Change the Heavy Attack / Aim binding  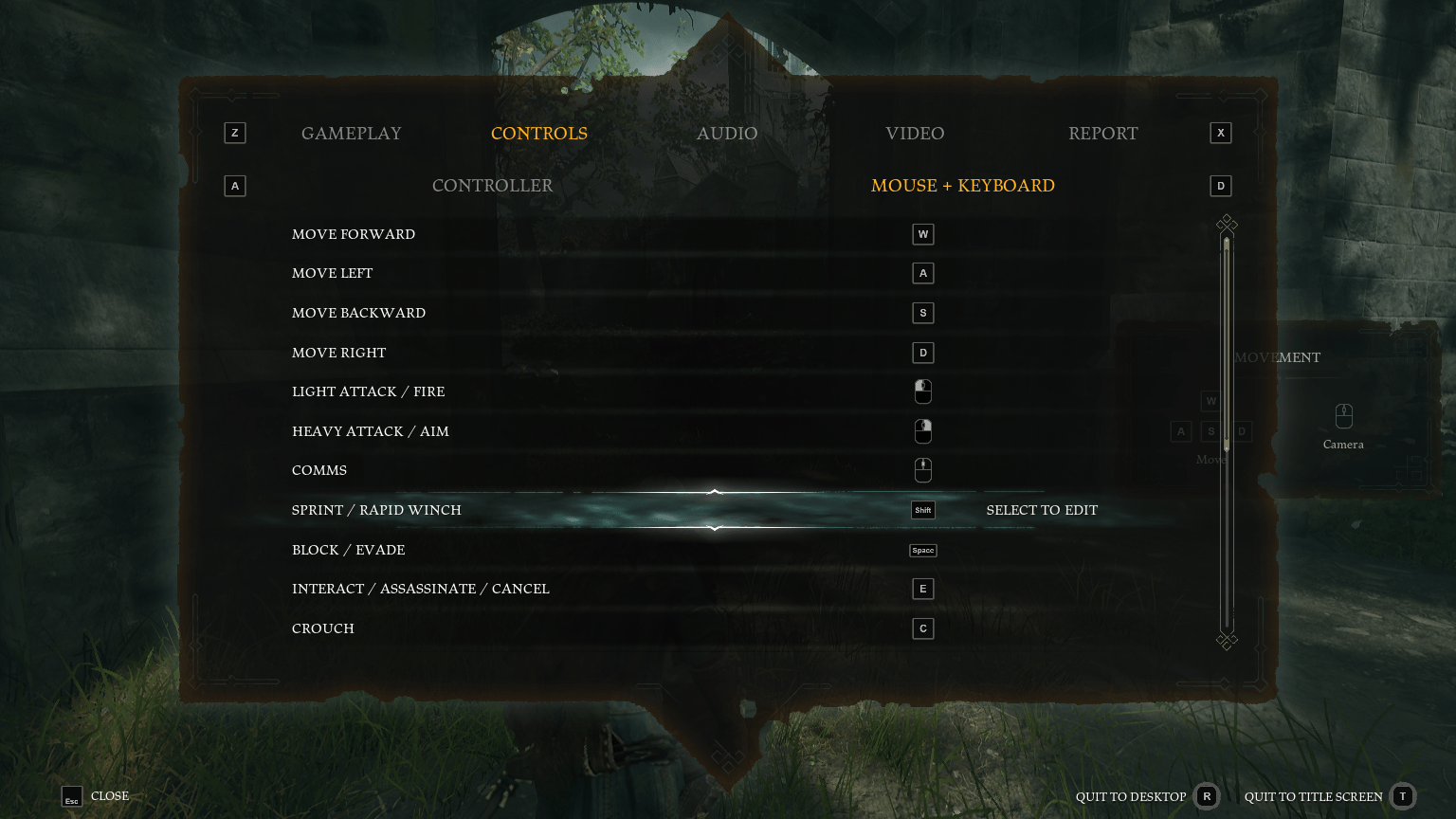[922, 431]
